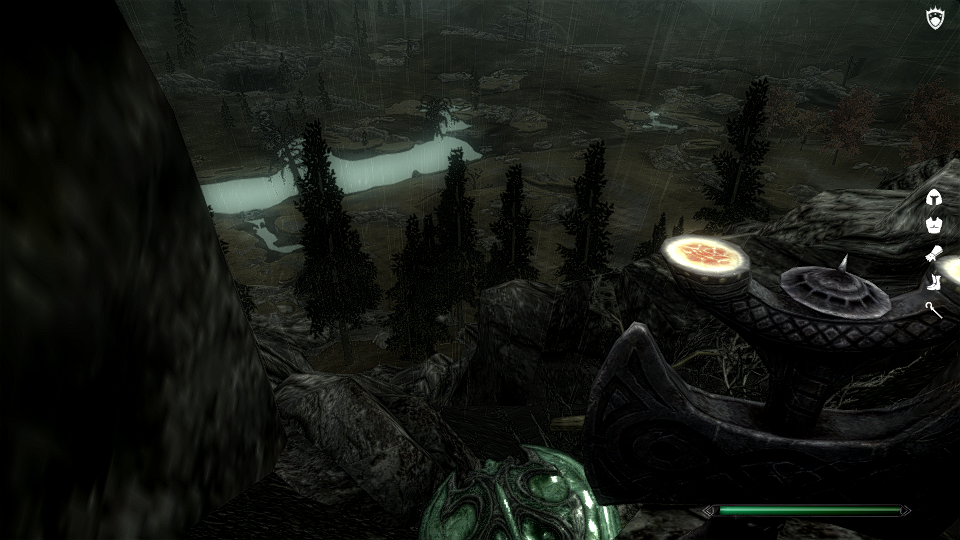The height and width of the screenshot is (540, 960).
Task: Select the helmet equipment icon
Action: click(935, 198)
